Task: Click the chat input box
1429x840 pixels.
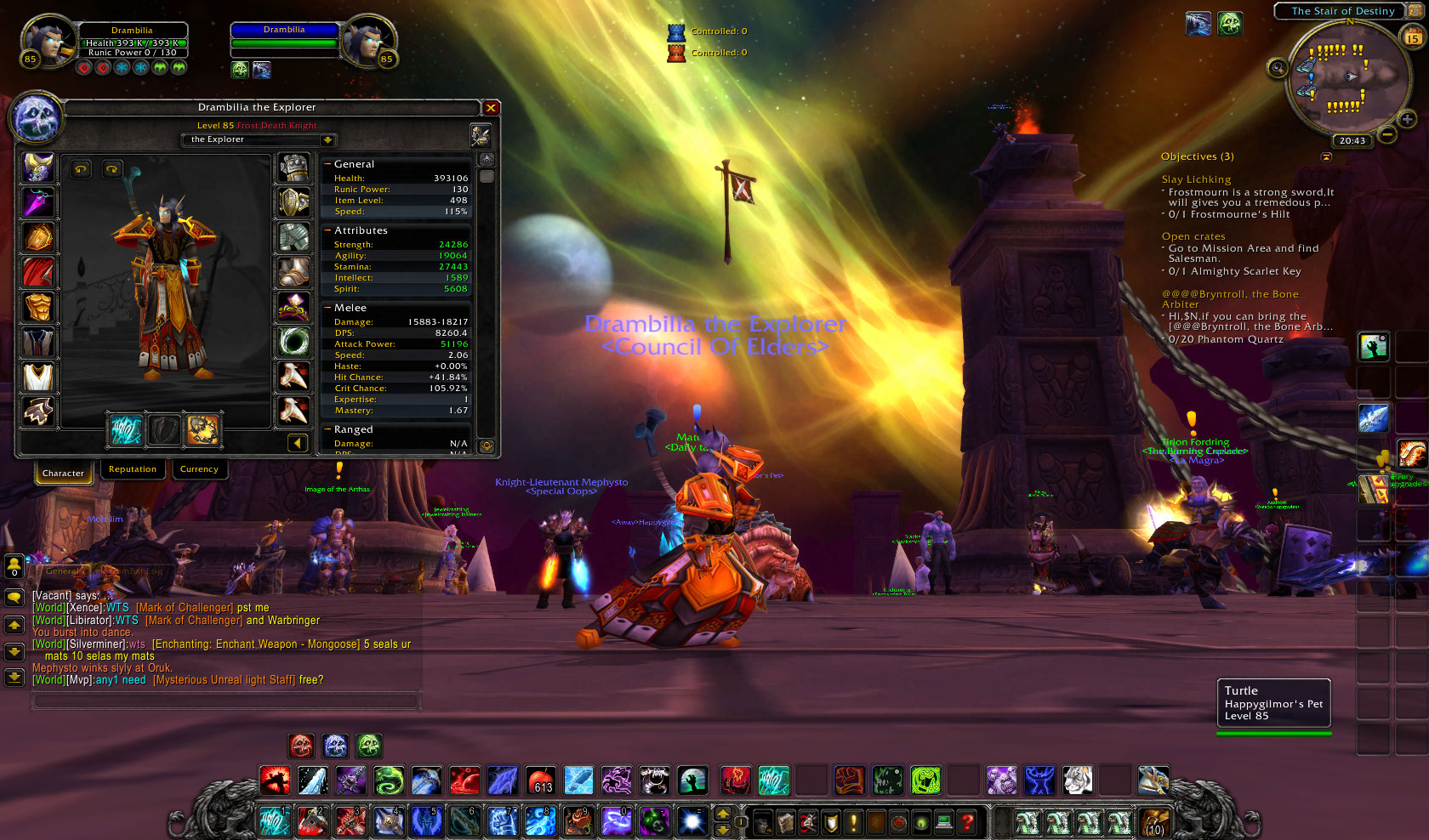Action: (225, 701)
